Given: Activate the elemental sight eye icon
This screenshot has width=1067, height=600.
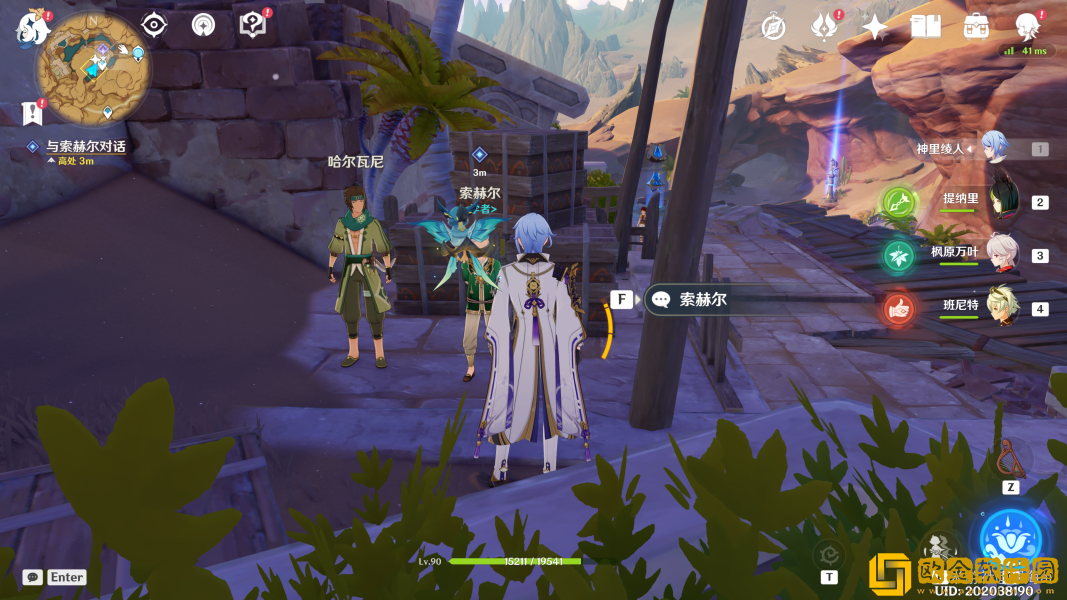Looking at the screenshot, I should 154,25.
